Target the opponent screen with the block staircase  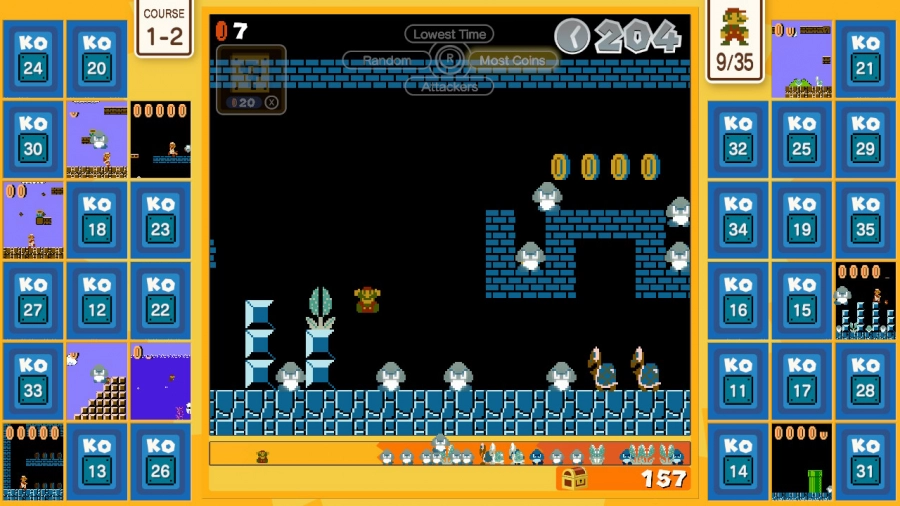tap(97, 381)
